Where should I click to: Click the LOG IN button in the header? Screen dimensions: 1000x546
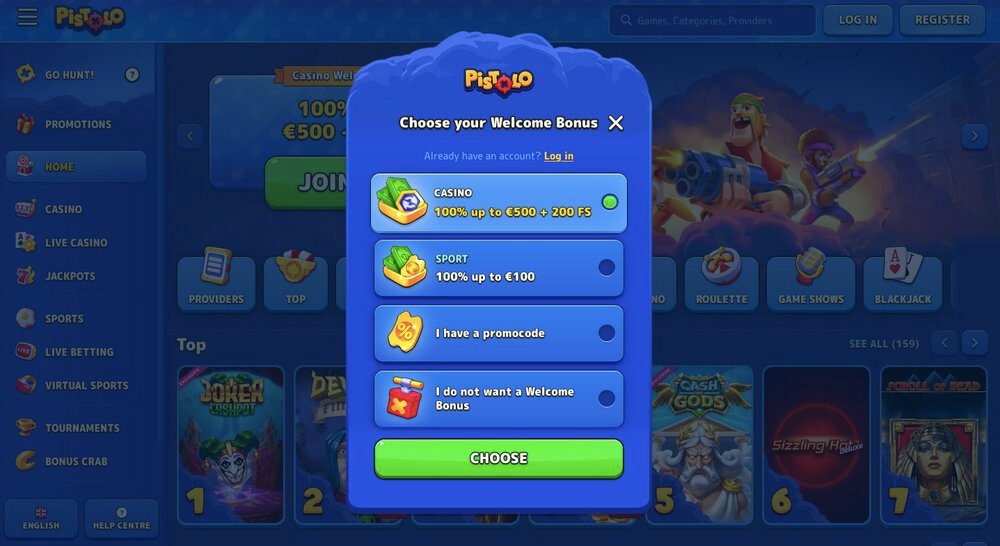[x=857, y=20]
